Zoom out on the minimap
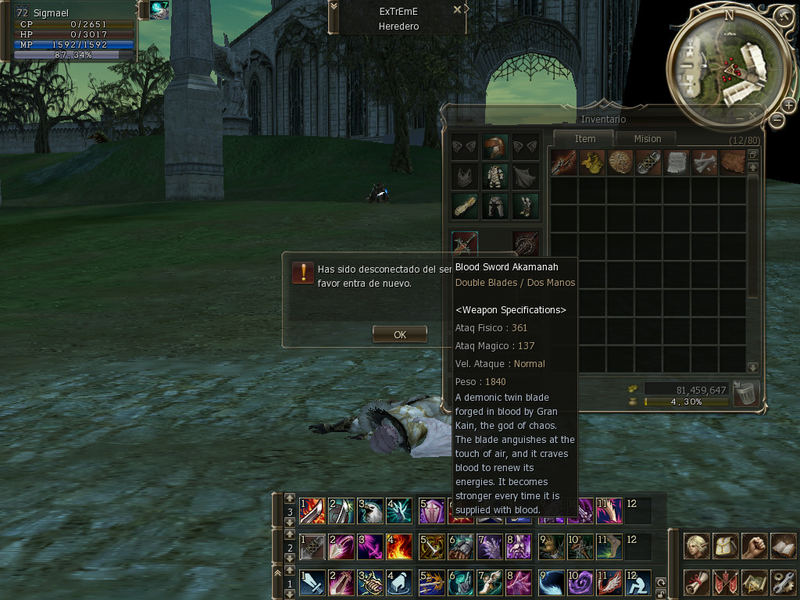Image resolution: width=800 pixels, height=600 pixels. point(777,119)
